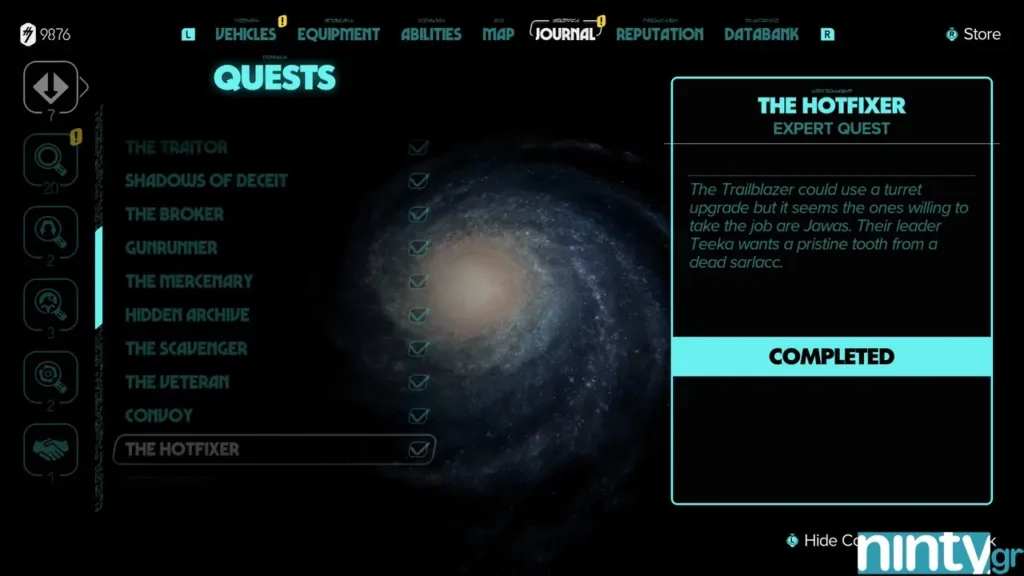Switch to the Abilities tab
The image size is (1024, 576).
click(431, 34)
